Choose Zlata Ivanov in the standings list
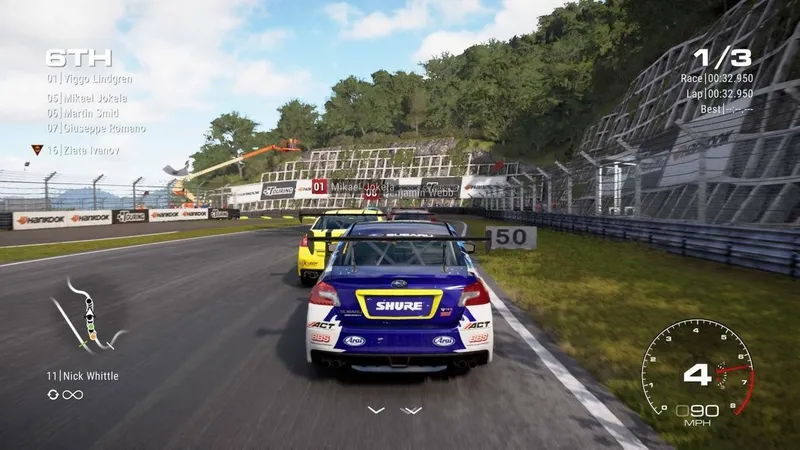The image size is (800, 450). pyautogui.click(x=90, y=150)
